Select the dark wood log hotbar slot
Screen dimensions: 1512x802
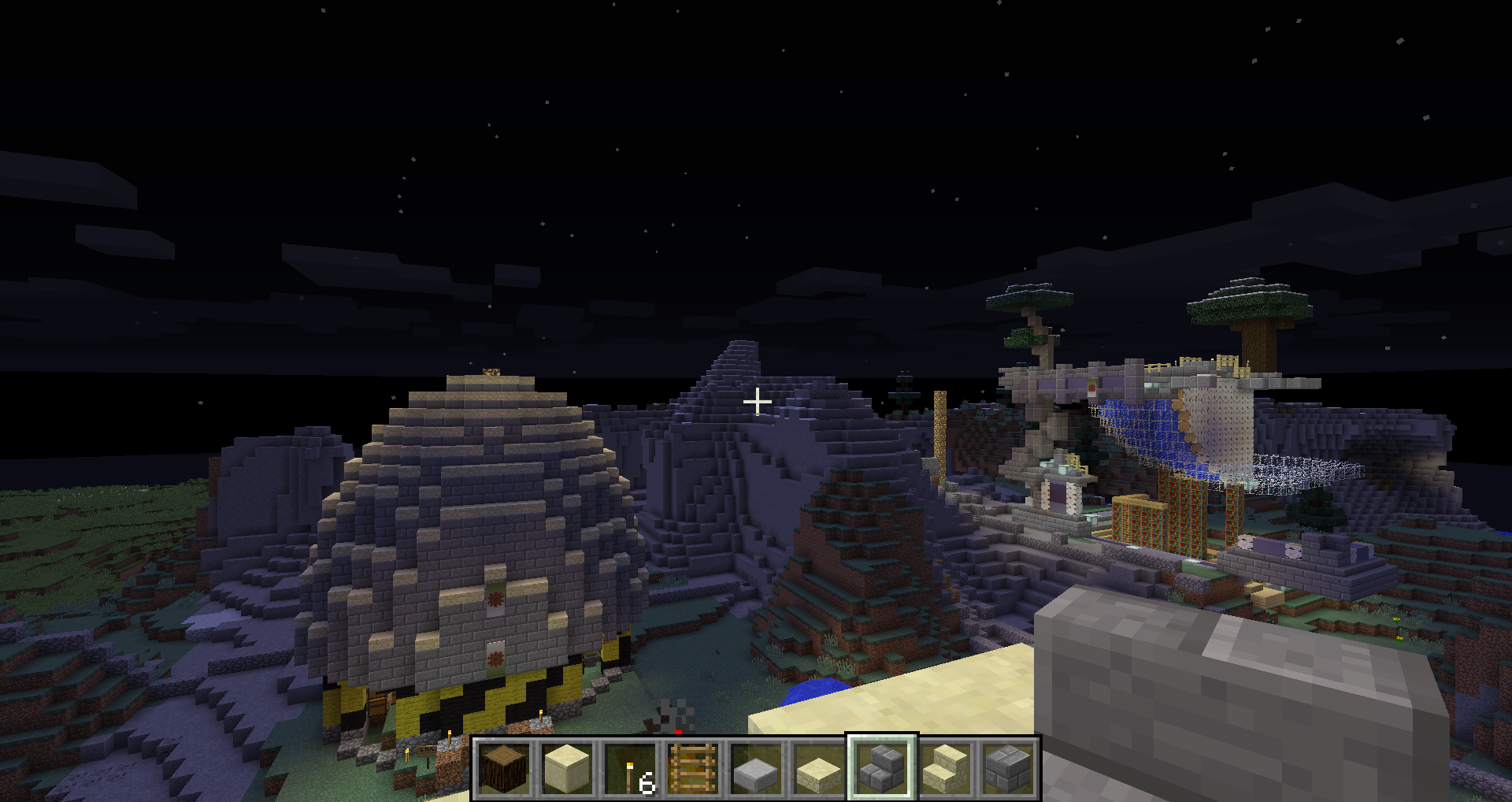click(x=504, y=768)
